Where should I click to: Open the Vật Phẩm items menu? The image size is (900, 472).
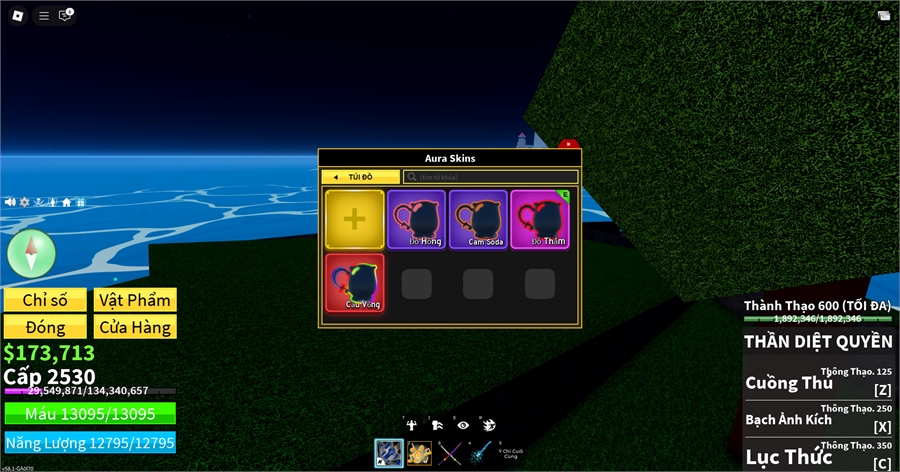point(135,300)
